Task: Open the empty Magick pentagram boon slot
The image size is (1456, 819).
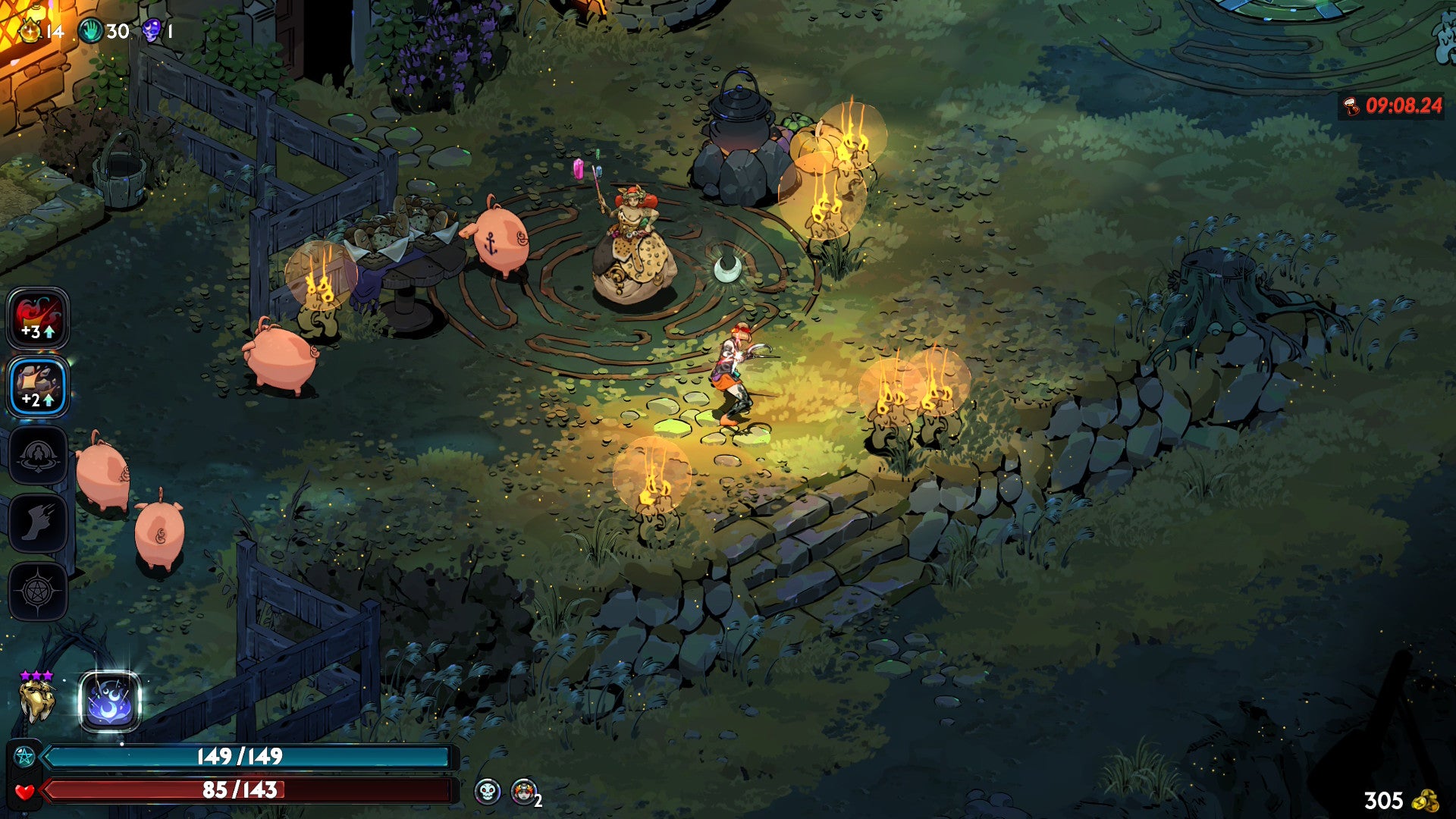Action: coord(38,591)
